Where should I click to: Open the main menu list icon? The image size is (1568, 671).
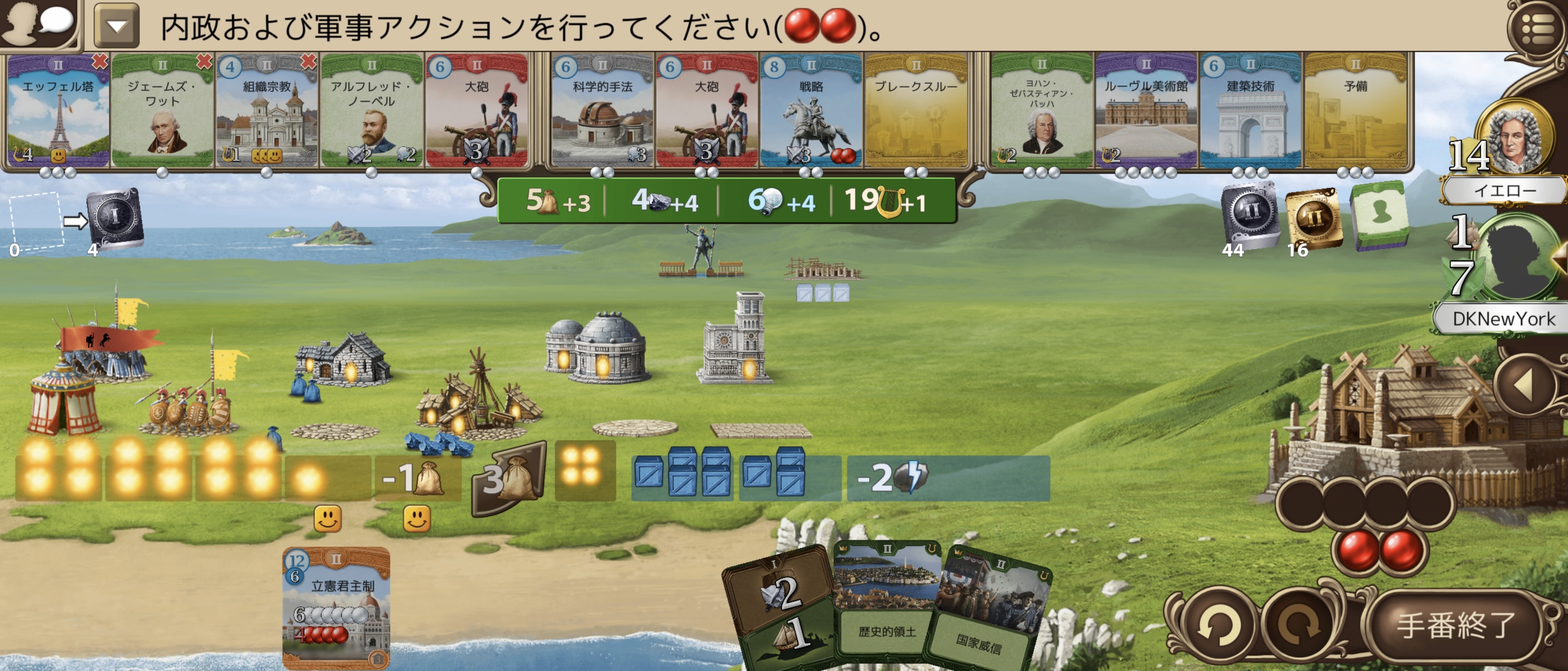point(1537,27)
